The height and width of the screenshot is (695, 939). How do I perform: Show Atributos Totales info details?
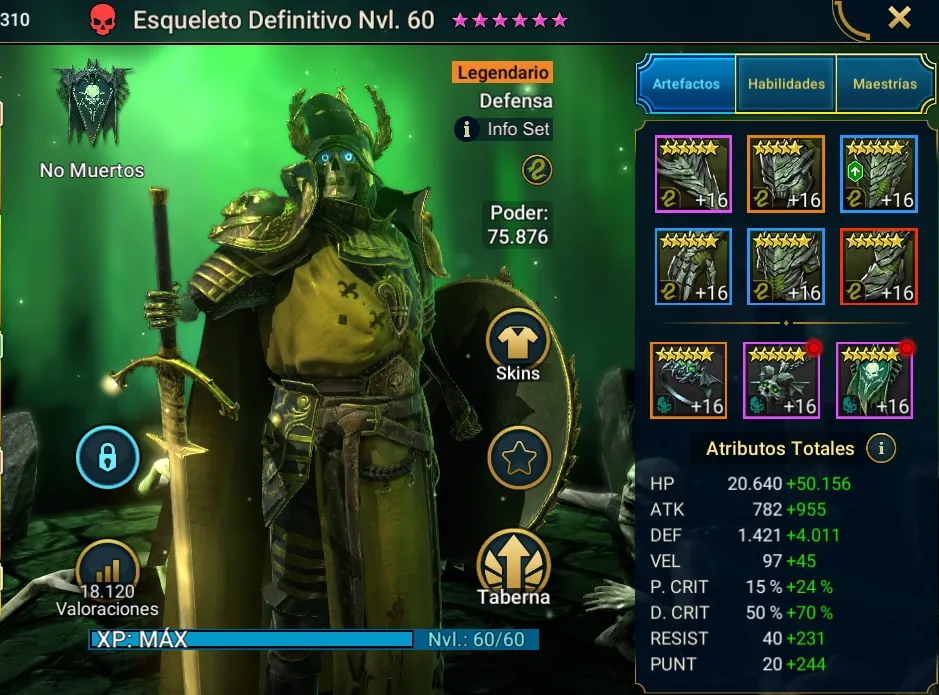tap(881, 449)
